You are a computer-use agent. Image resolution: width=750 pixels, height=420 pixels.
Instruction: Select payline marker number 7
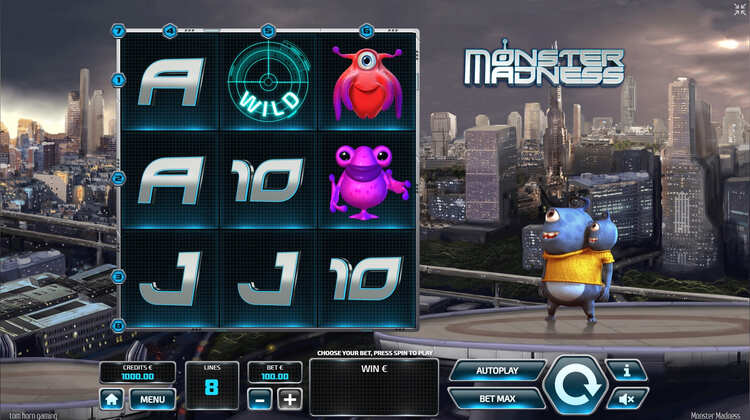click(x=119, y=30)
